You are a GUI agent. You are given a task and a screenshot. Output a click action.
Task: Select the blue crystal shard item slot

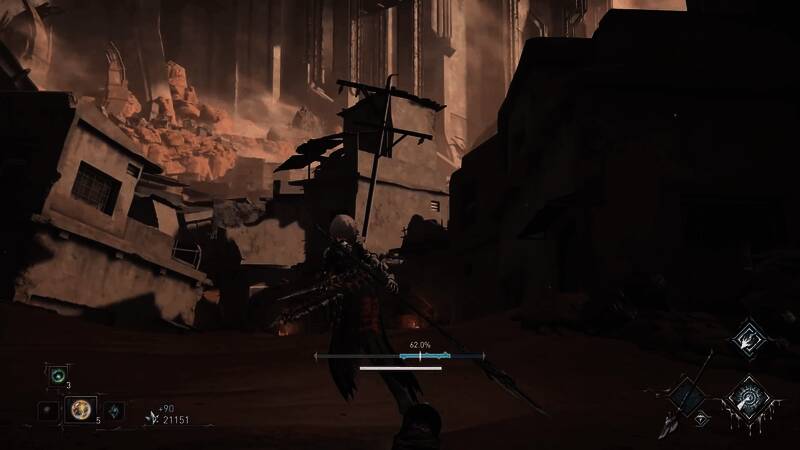tap(114, 410)
